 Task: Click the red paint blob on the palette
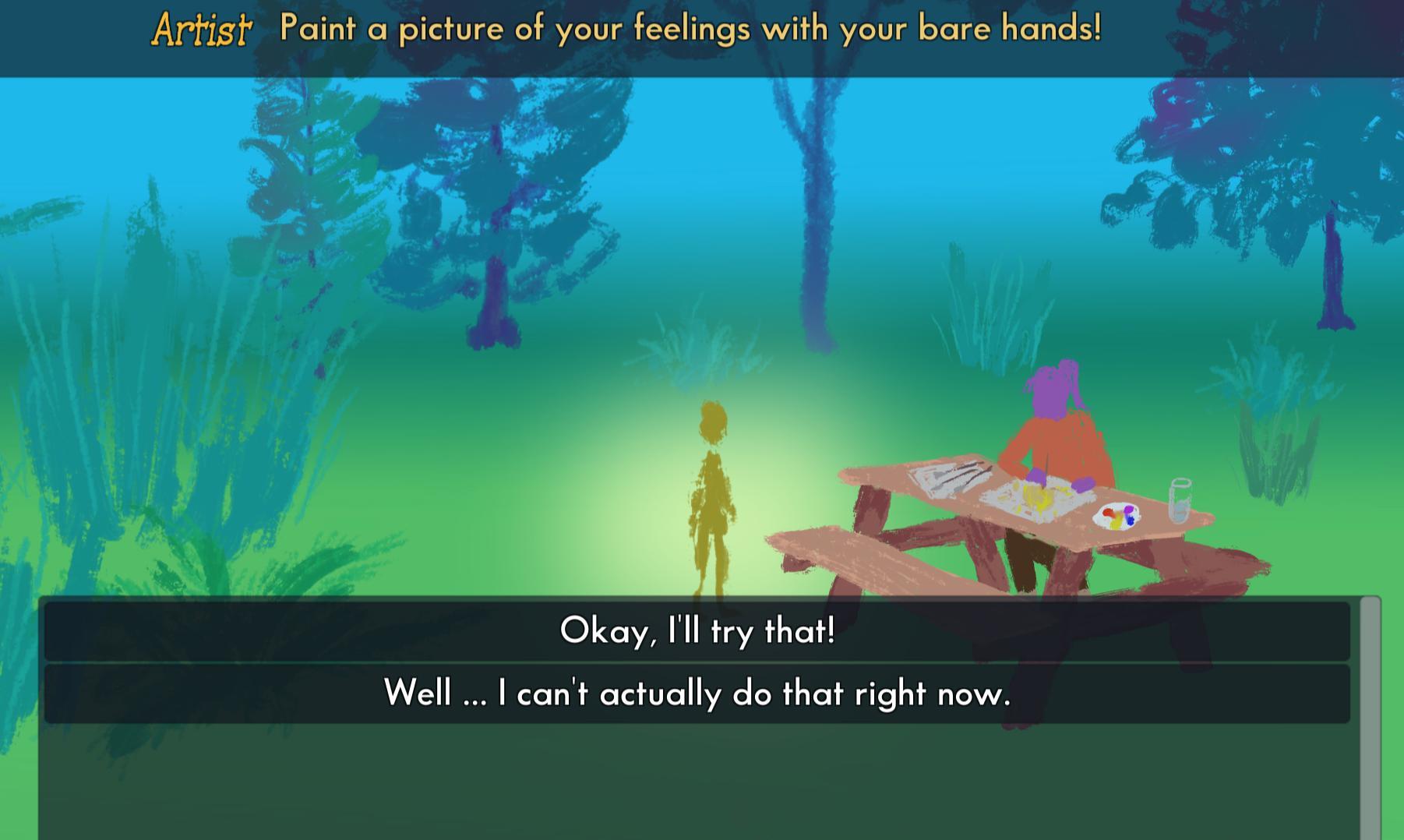1107,512
